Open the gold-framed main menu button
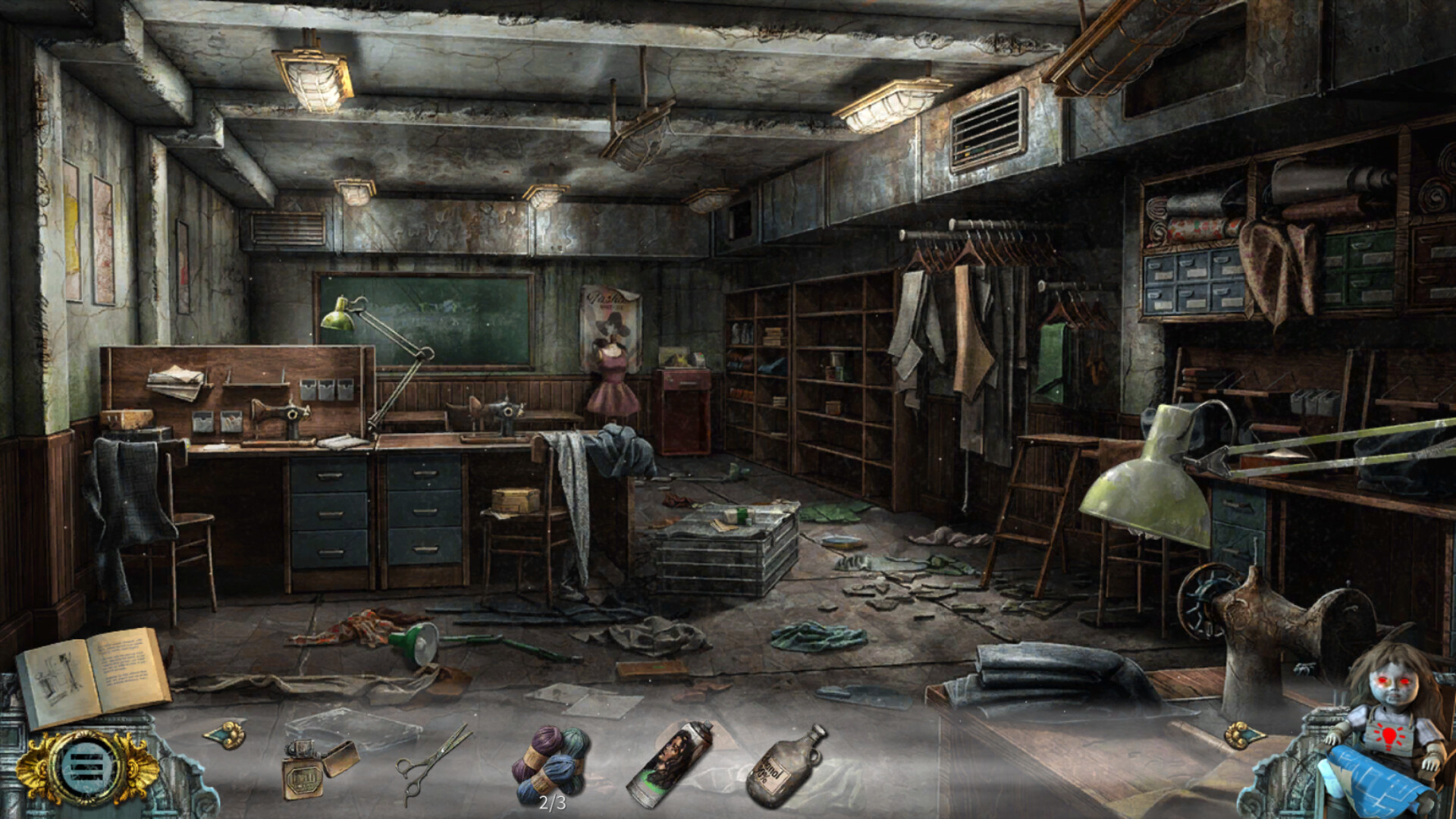The height and width of the screenshot is (819, 1456). 87,767
